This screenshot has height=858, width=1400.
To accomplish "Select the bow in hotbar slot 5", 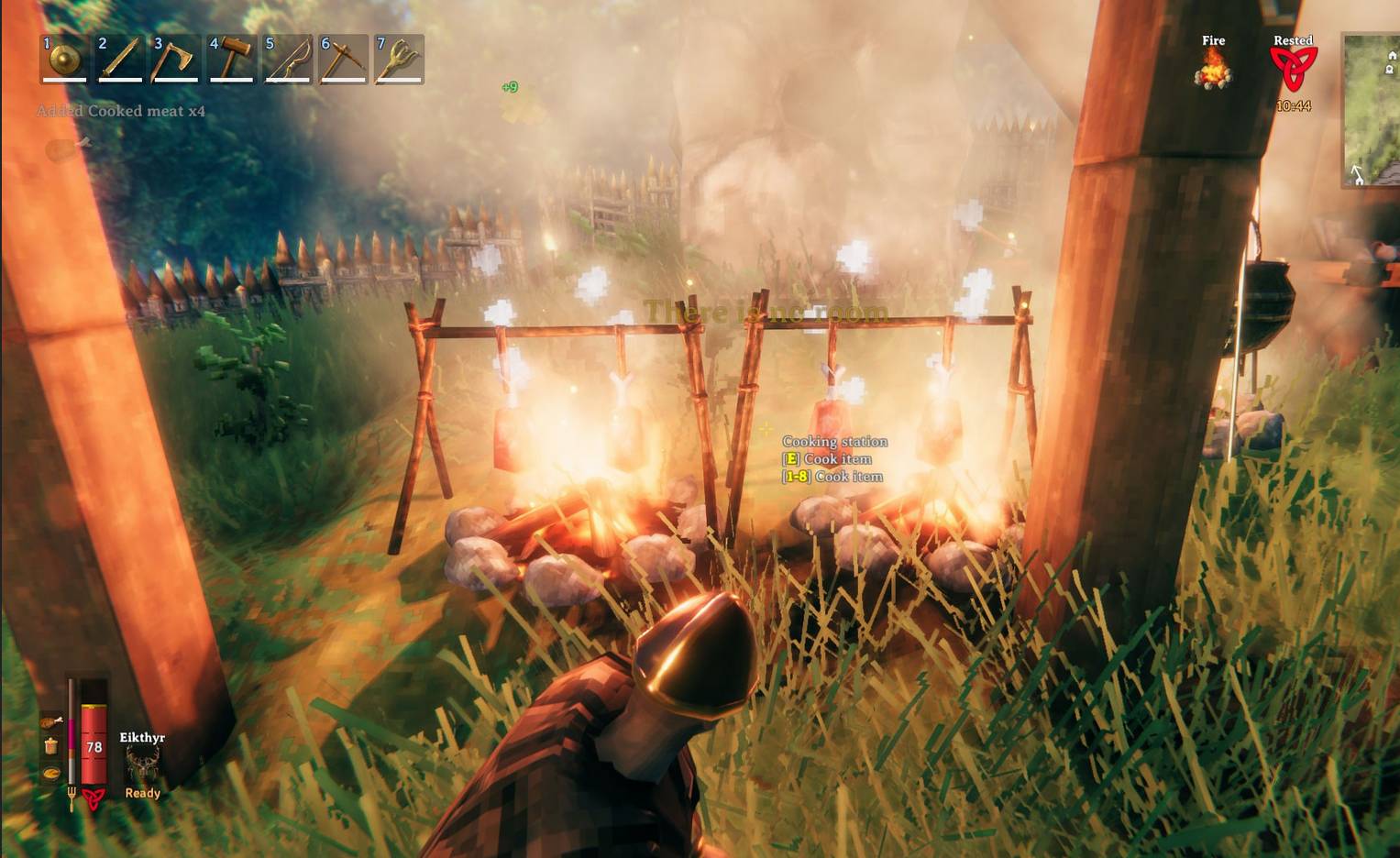I will (286, 60).
